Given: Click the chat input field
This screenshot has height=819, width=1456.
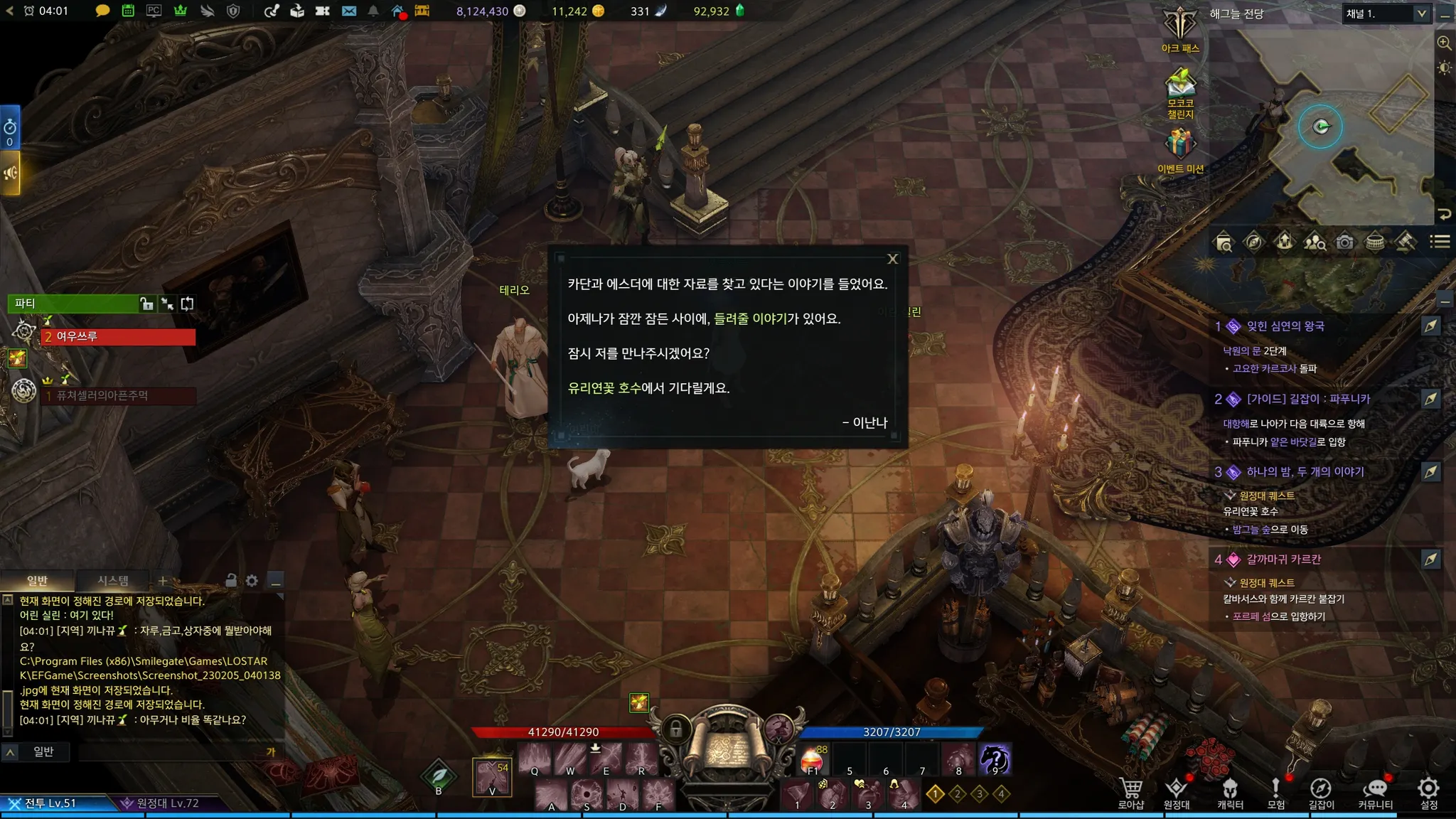Looking at the screenshot, I should point(171,751).
